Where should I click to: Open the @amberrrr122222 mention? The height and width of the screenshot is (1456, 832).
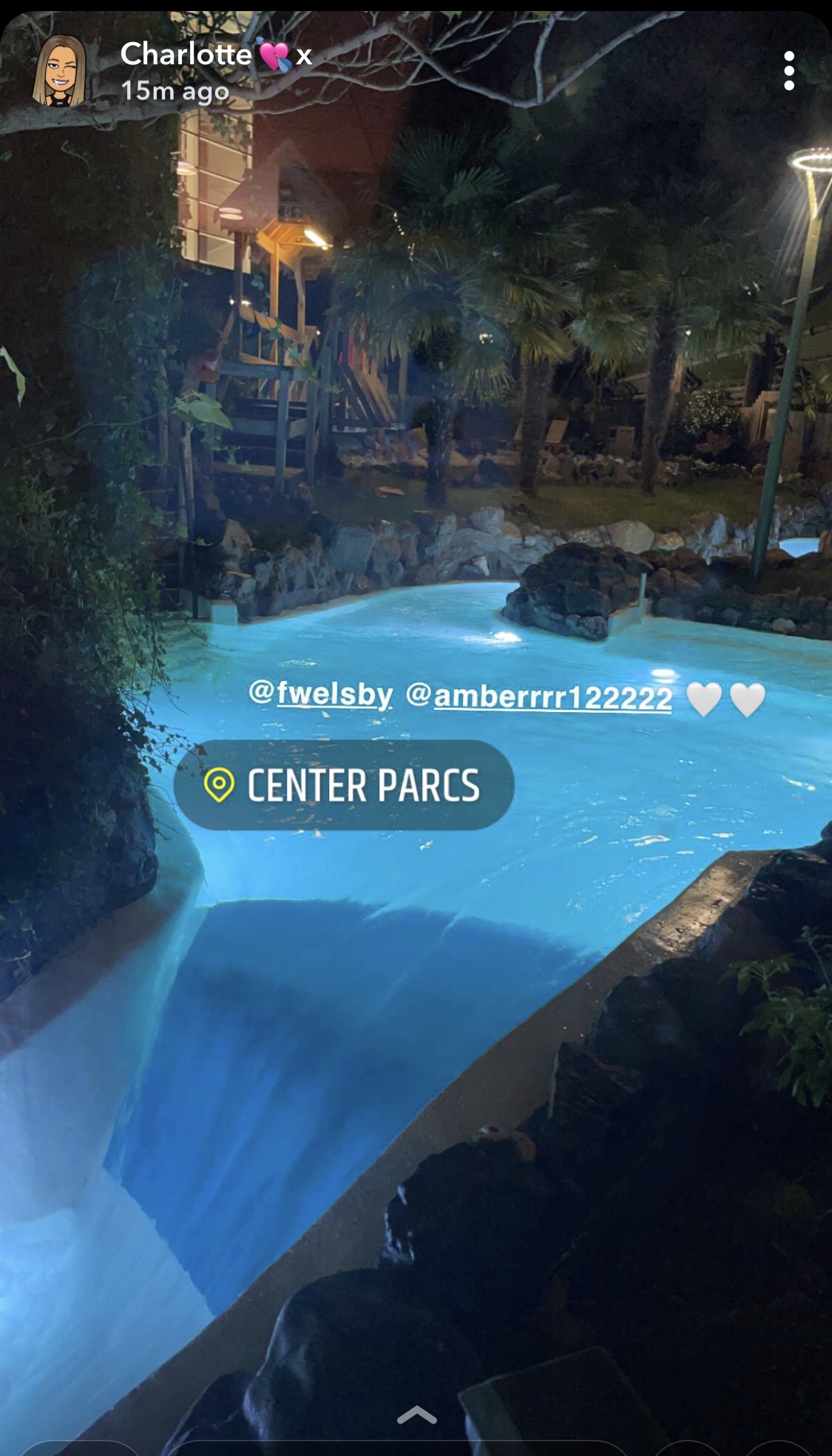click(539, 697)
